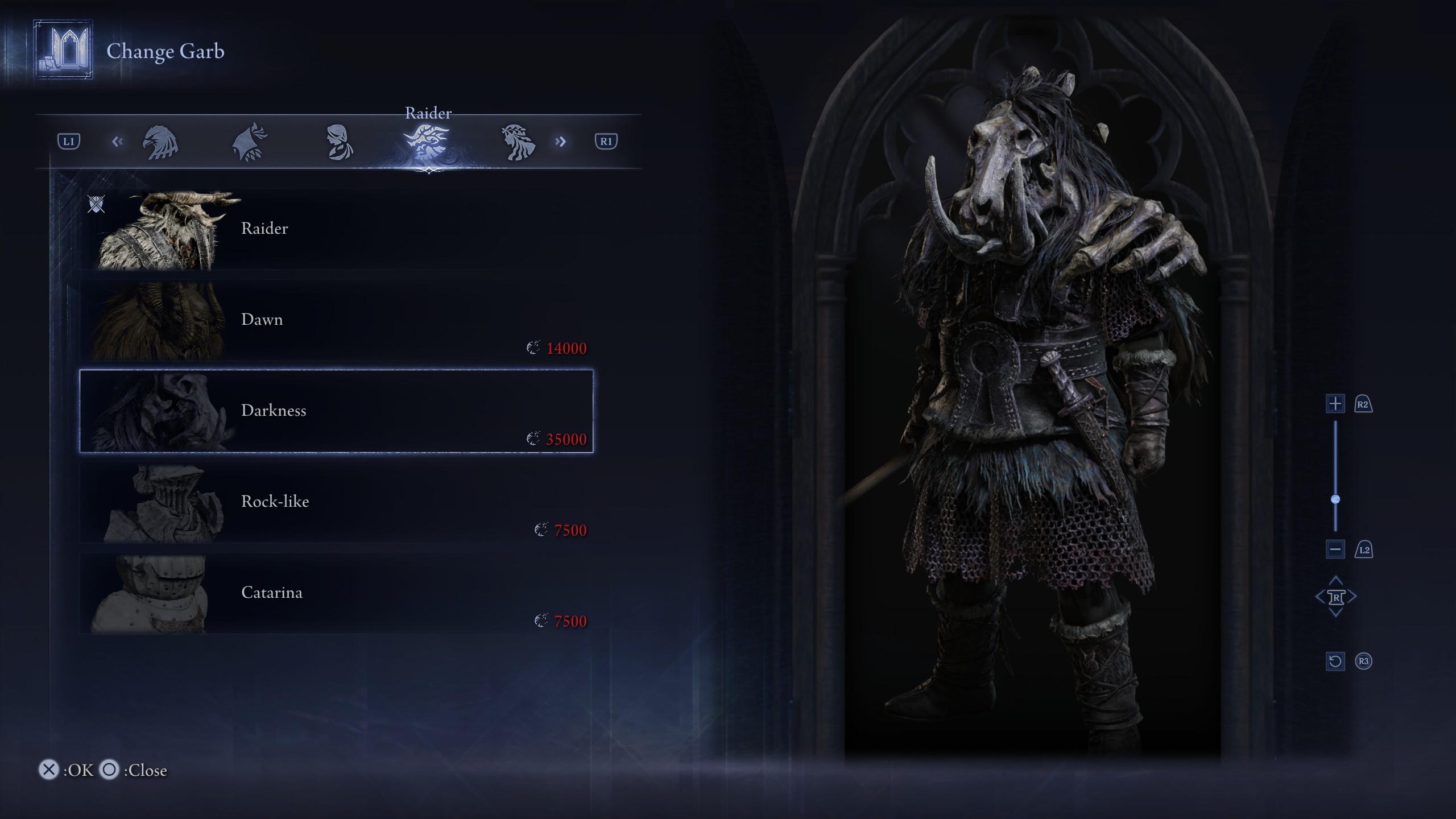Select the highlighted Raider character tab
Viewport: 1456px width, 819px height.
(428, 142)
